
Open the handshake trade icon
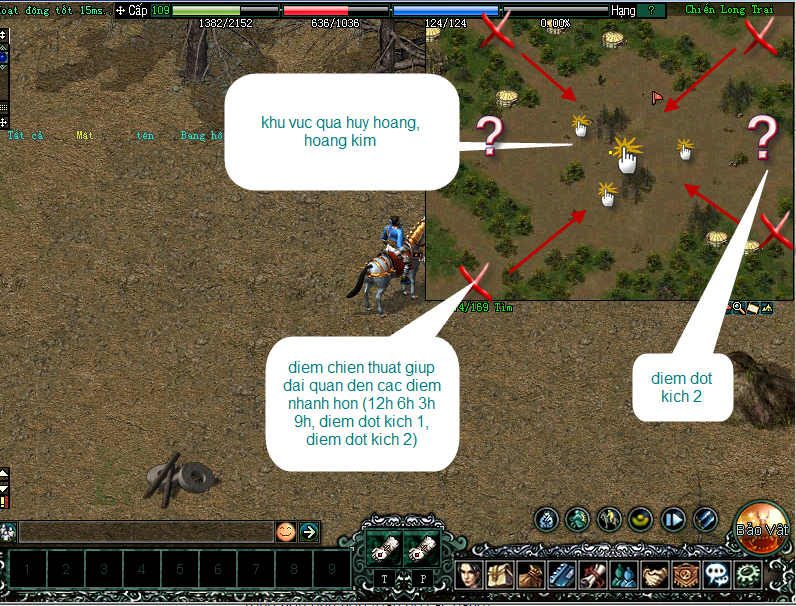click(653, 575)
